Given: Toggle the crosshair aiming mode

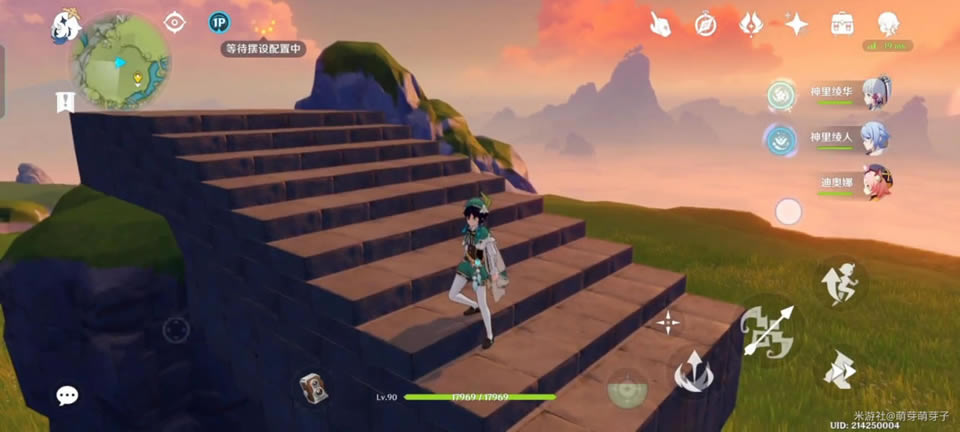Looking at the screenshot, I should (x=667, y=322).
